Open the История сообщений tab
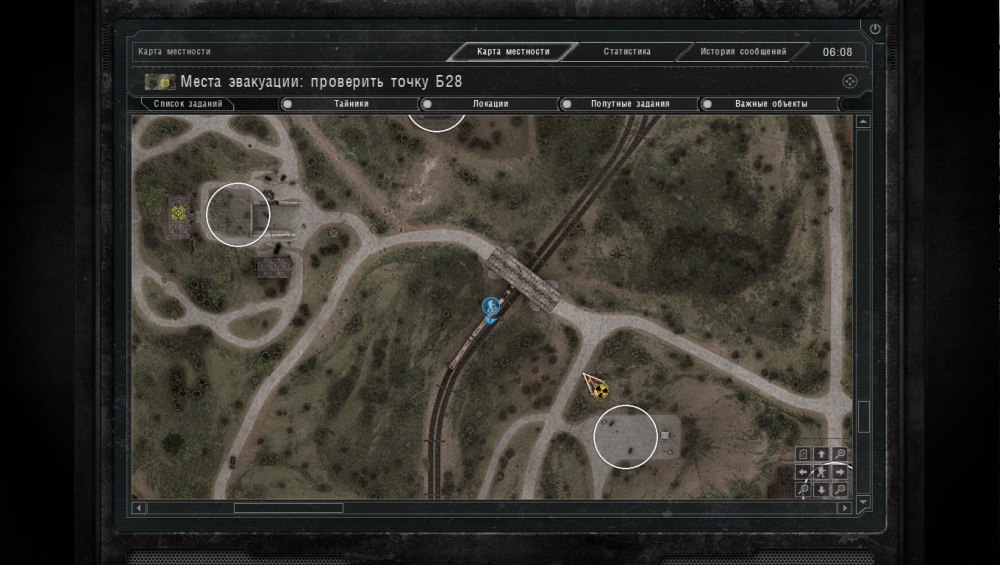Image resolution: width=1000 pixels, height=565 pixels. point(742,52)
